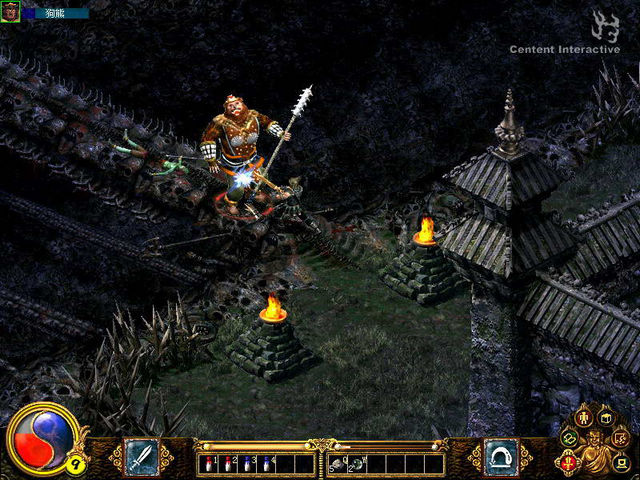Viewport: 640px width, 480px height.
Task: Click the yellow level badge
Action: click(74, 463)
